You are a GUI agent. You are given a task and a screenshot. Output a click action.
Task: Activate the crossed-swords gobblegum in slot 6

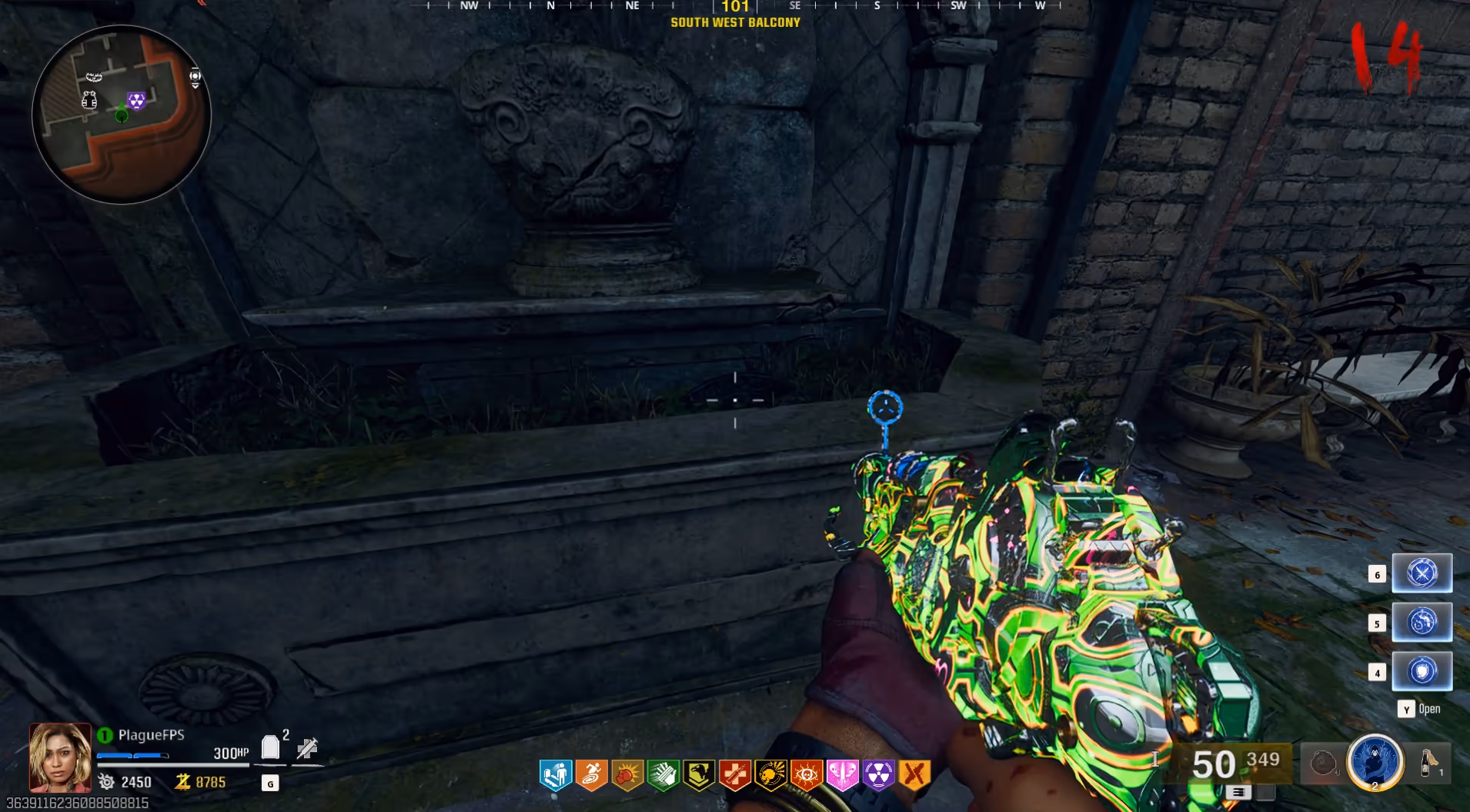(x=1422, y=573)
